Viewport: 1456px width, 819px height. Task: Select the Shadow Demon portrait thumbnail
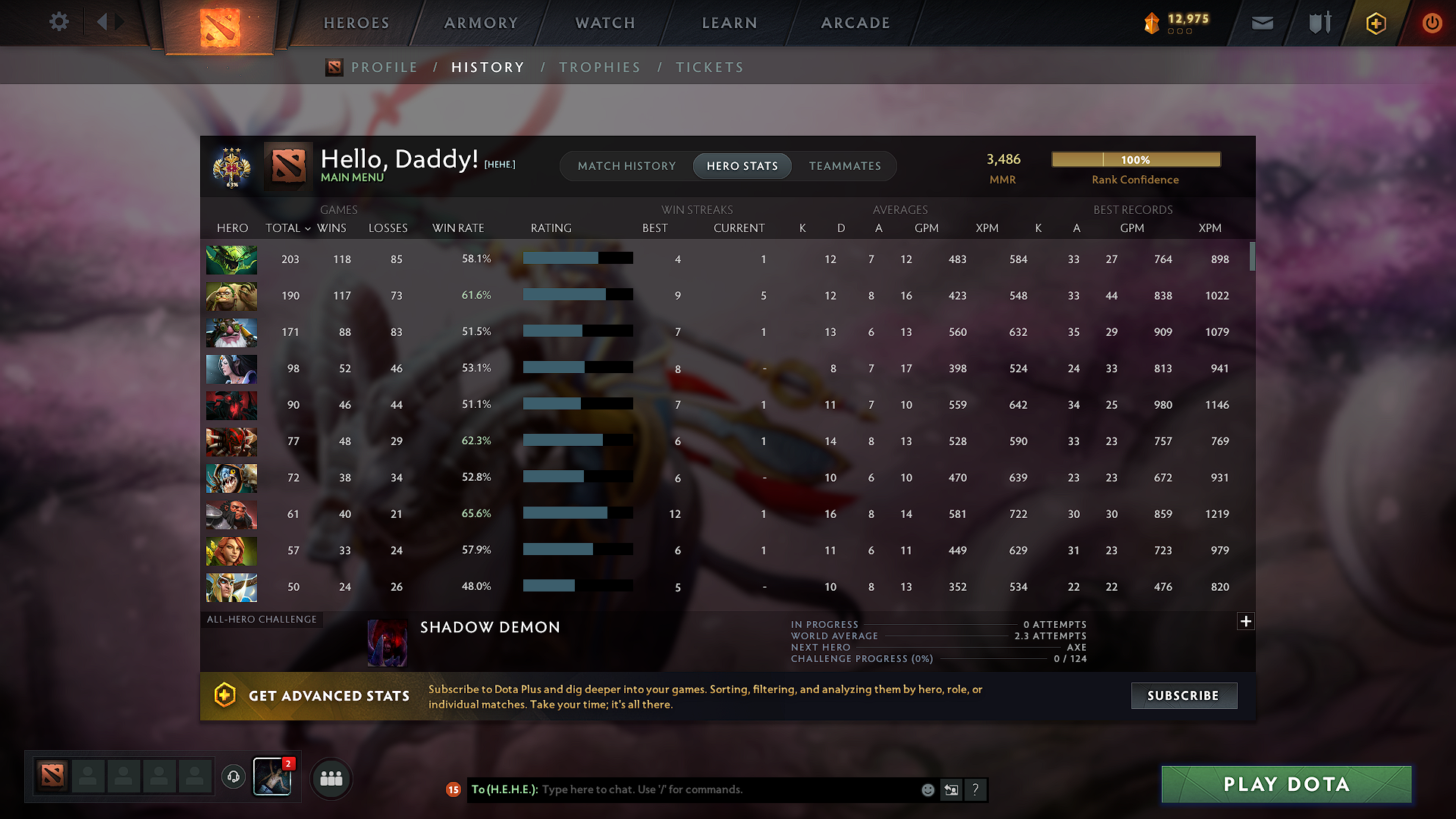coord(388,642)
